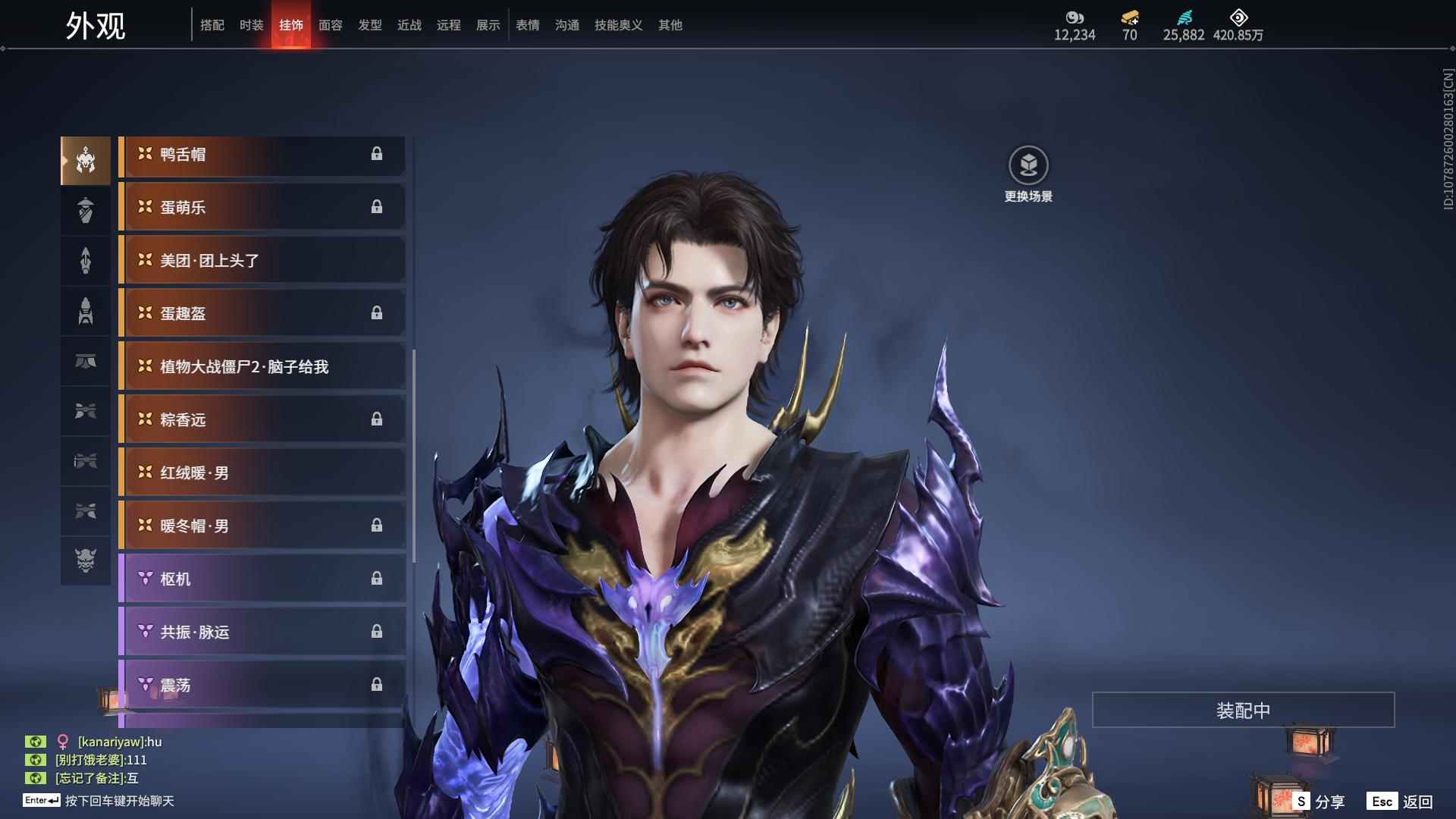Image resolution: width=1456 pixels, height=819 pixels.
Task: Select the 共振·脉运 entry
Action: coord(262,632)
